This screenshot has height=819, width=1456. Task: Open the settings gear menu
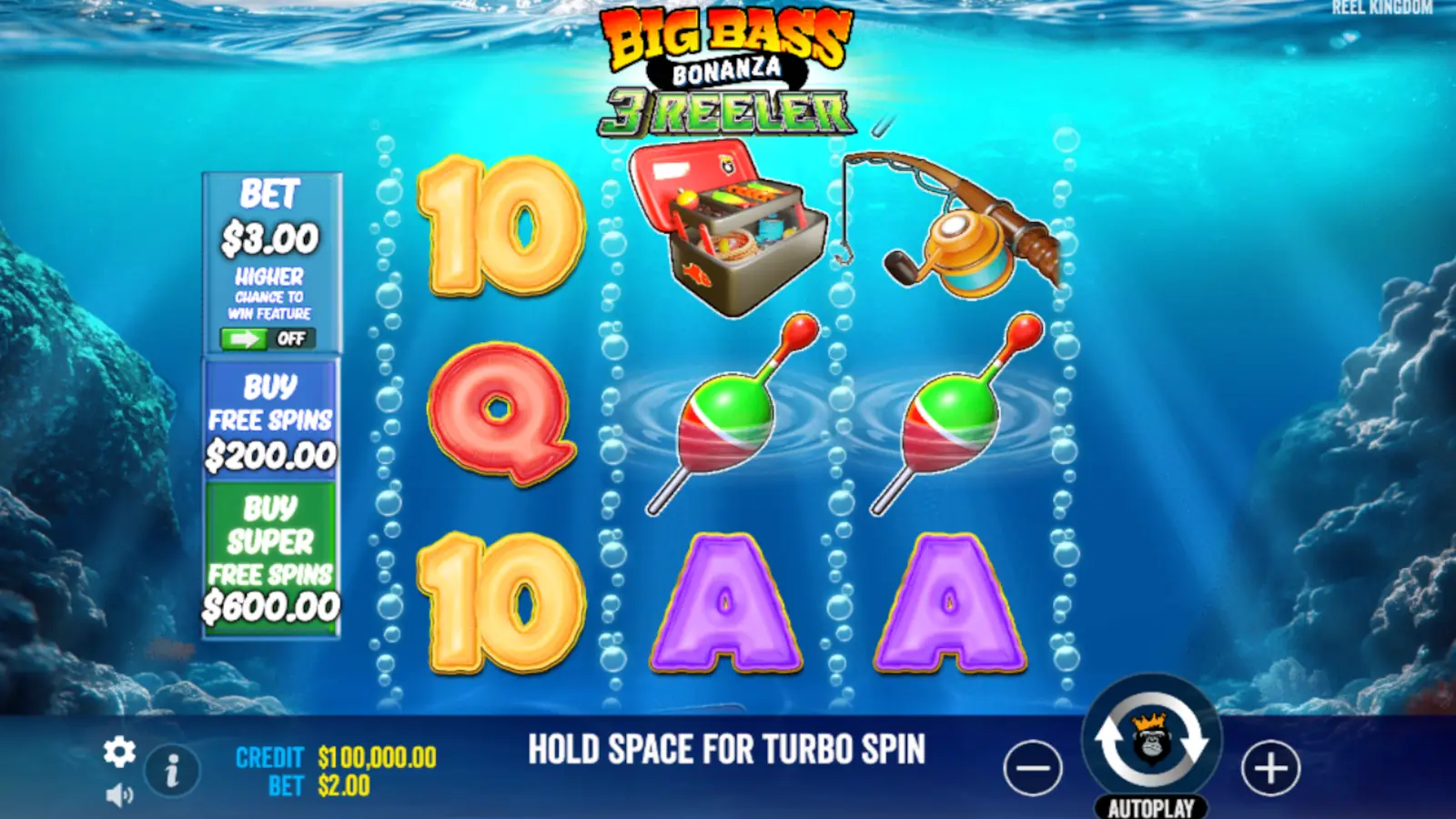coord(119,753)
